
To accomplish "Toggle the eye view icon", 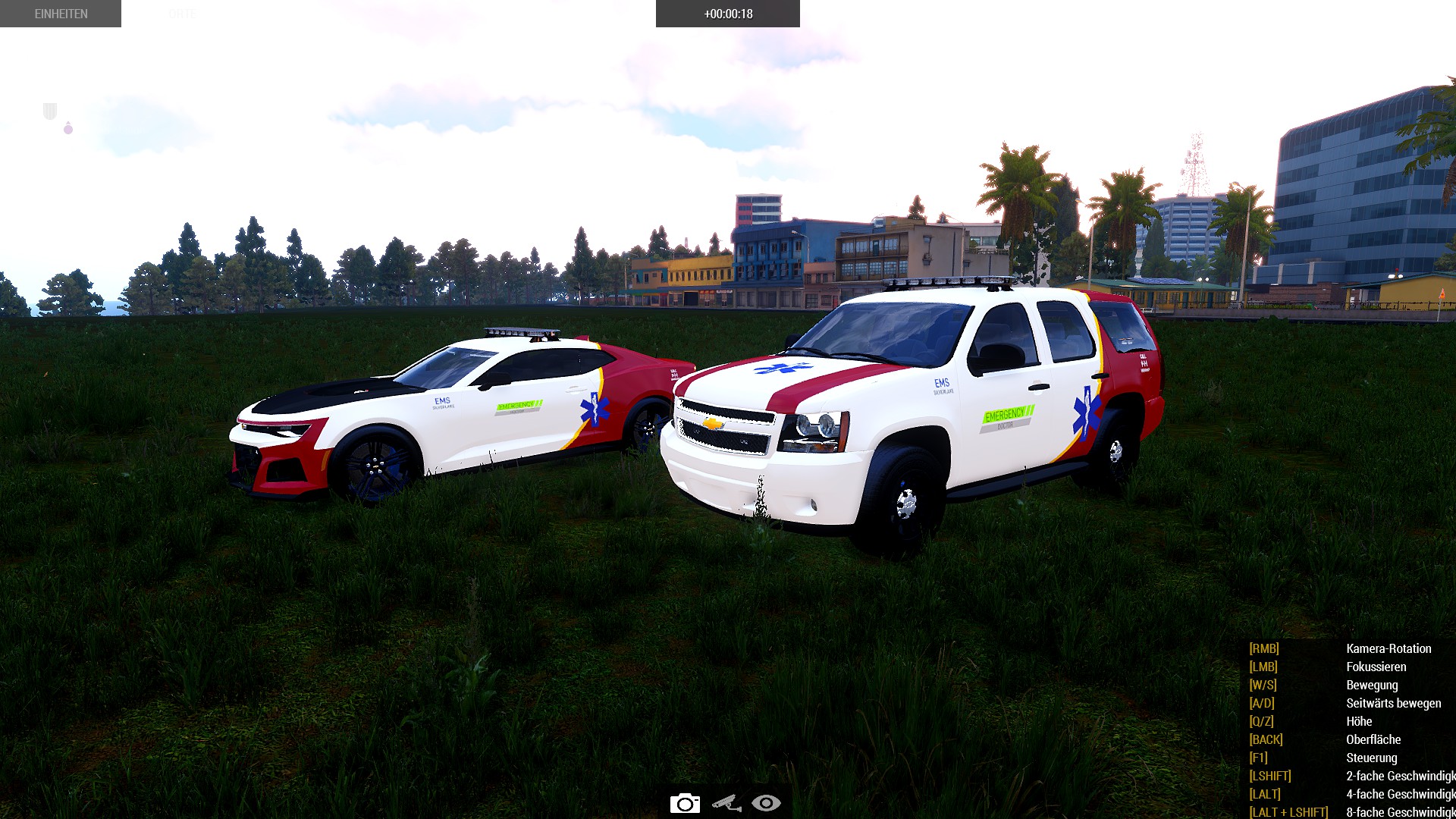I will tap(766, 803).
